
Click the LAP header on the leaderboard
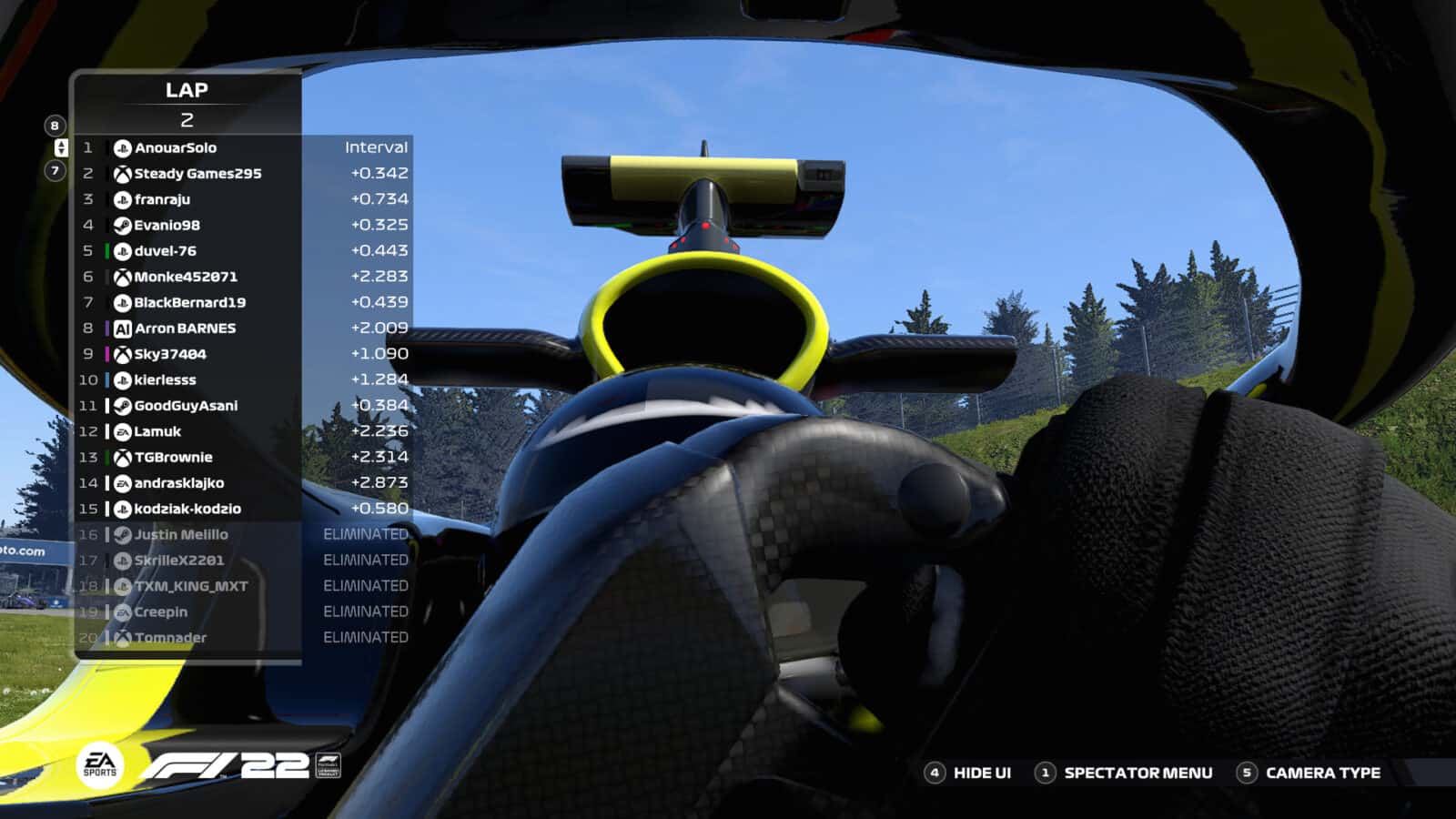(188, 90)
